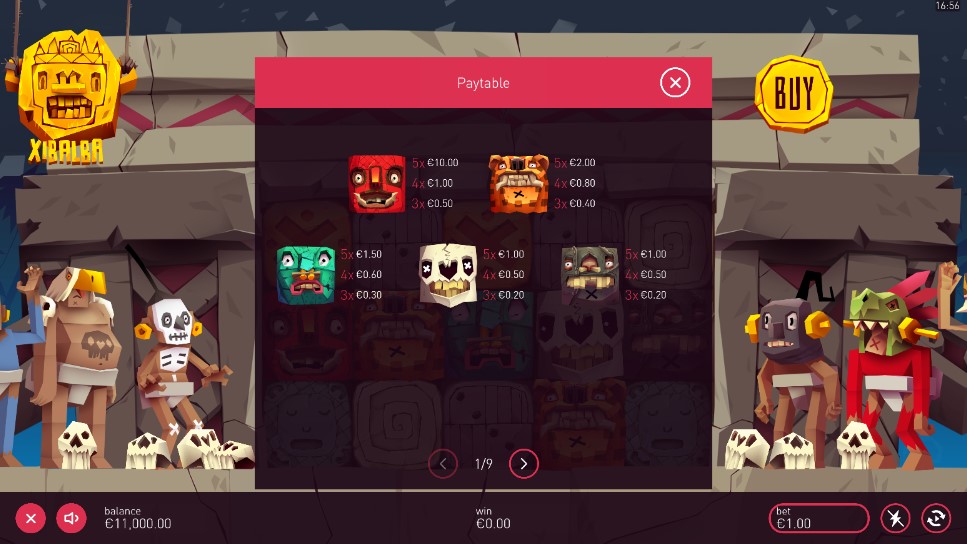Viewport: 967px width, 544px height.
Task: Go to the previous paytable page
Action: pos(443,463)
